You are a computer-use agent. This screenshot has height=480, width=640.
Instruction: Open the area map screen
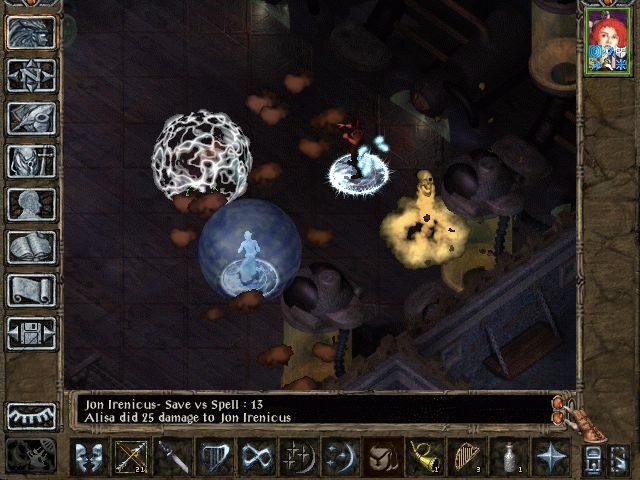click(x=32, y=75)
